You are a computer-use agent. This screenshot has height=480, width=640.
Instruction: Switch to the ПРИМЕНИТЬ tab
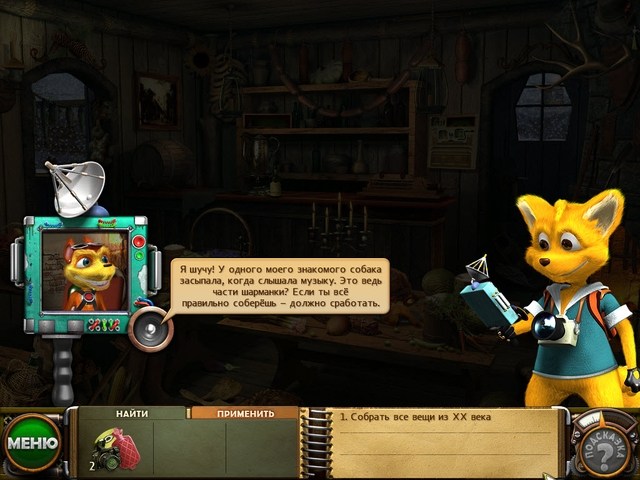244,412
